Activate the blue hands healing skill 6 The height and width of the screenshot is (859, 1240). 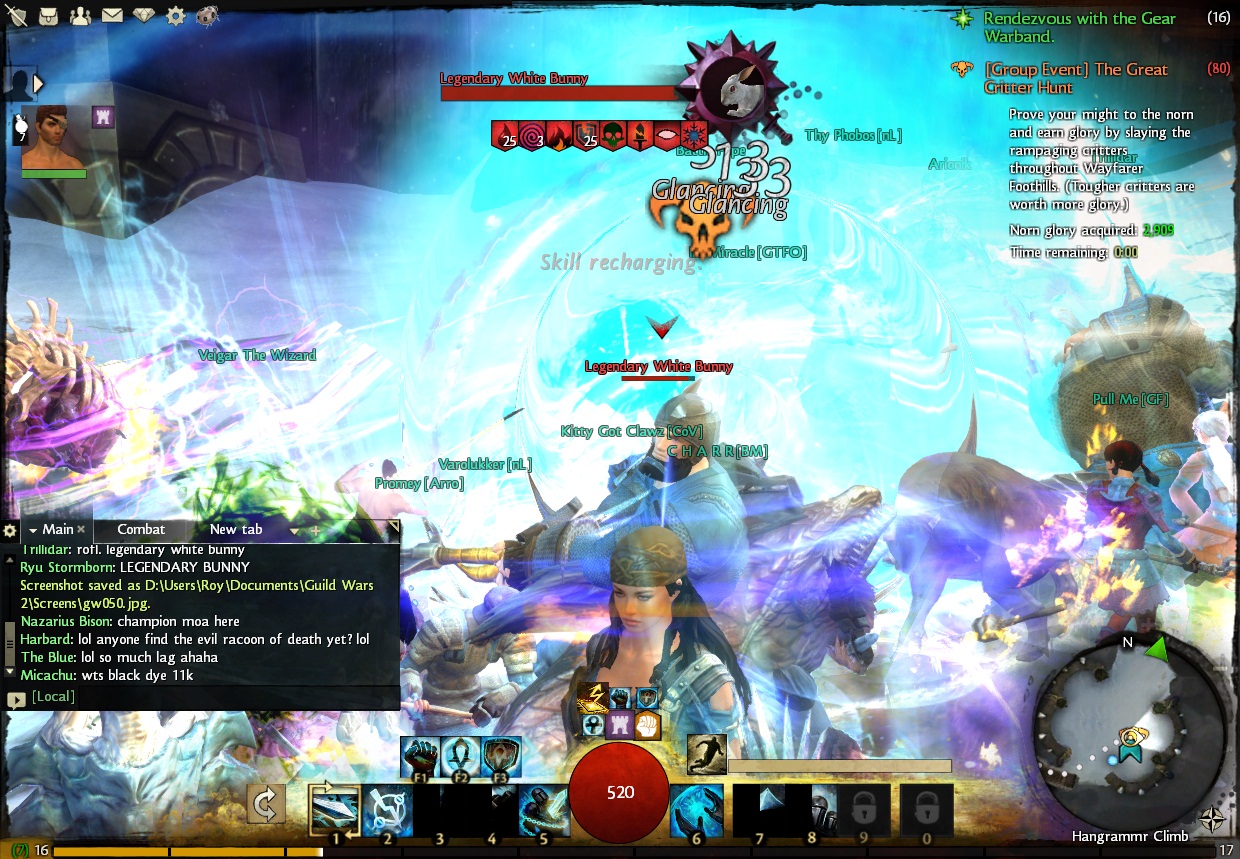pos(696,808)
